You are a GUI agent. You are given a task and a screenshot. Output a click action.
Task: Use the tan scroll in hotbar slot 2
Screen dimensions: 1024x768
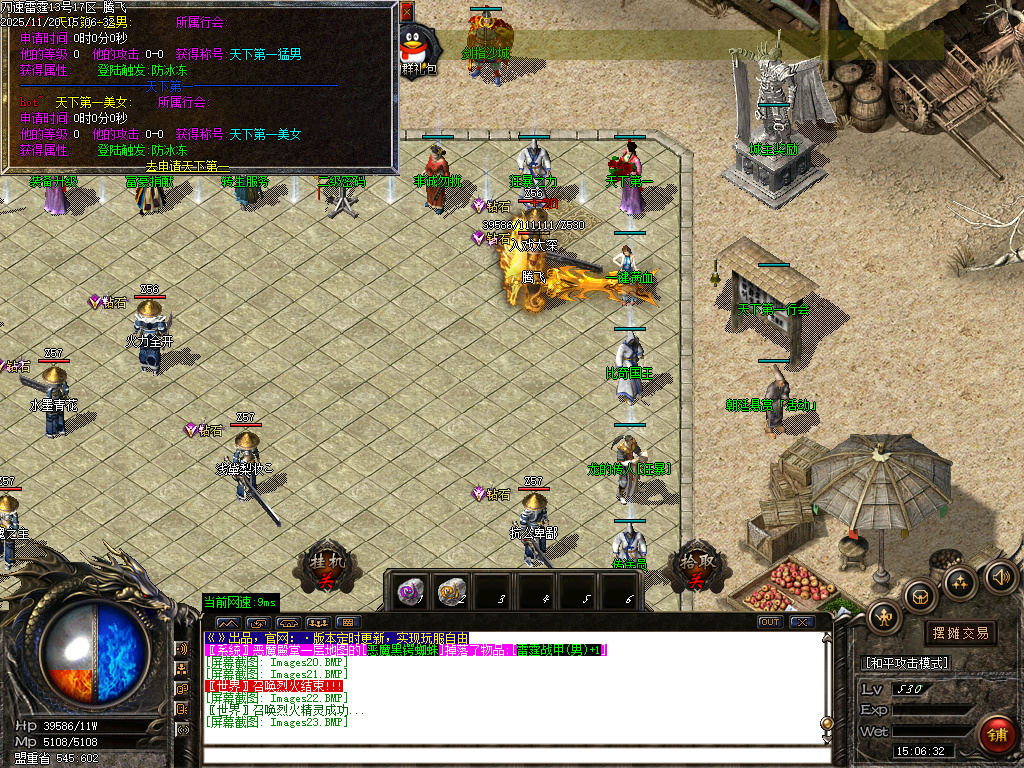(x=453, y=590)
